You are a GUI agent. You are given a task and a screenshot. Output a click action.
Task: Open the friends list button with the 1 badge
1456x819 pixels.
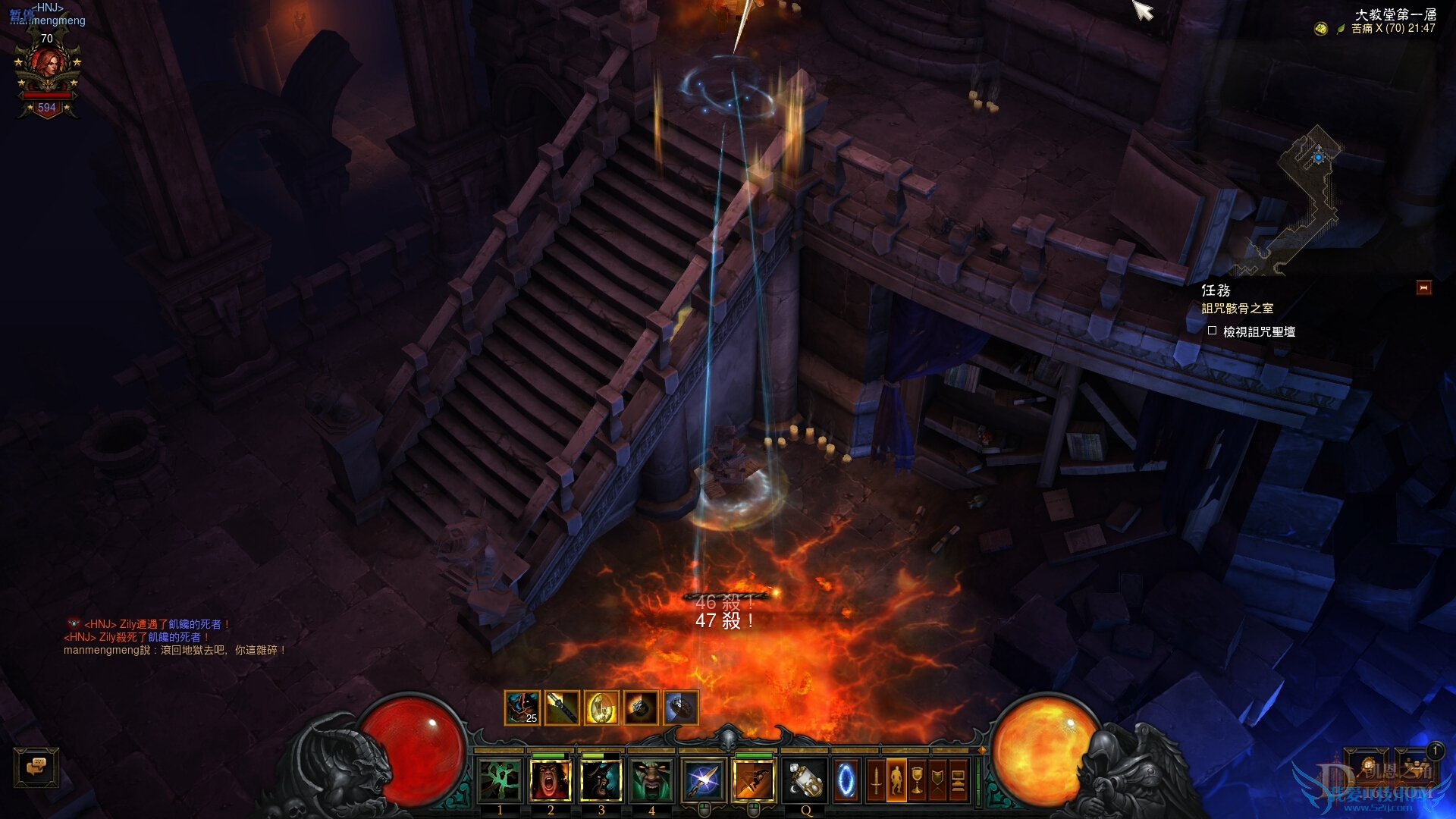[1415, 766]
